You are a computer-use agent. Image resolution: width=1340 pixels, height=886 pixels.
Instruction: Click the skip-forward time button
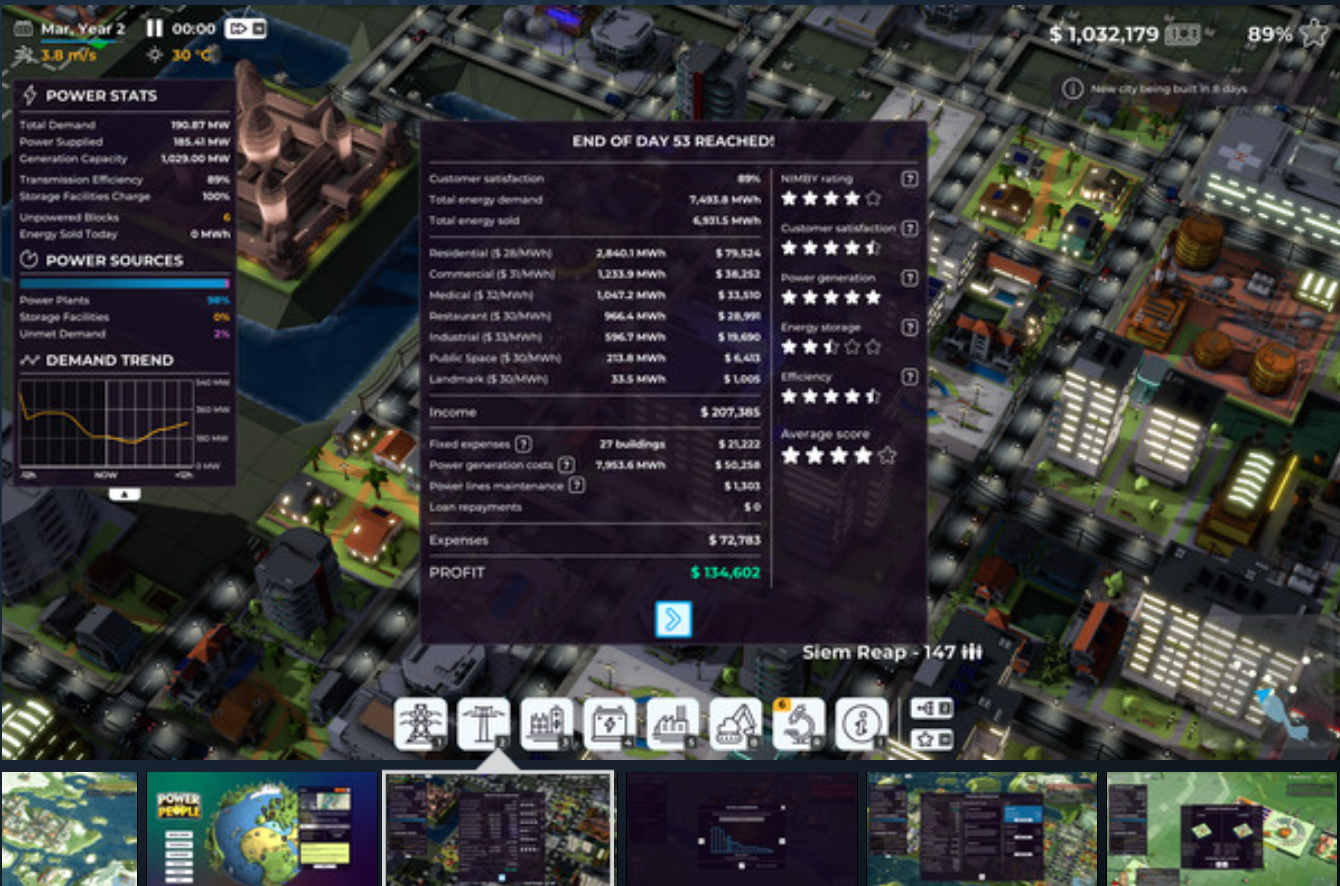pyautogui.click(x=245, y=29)
